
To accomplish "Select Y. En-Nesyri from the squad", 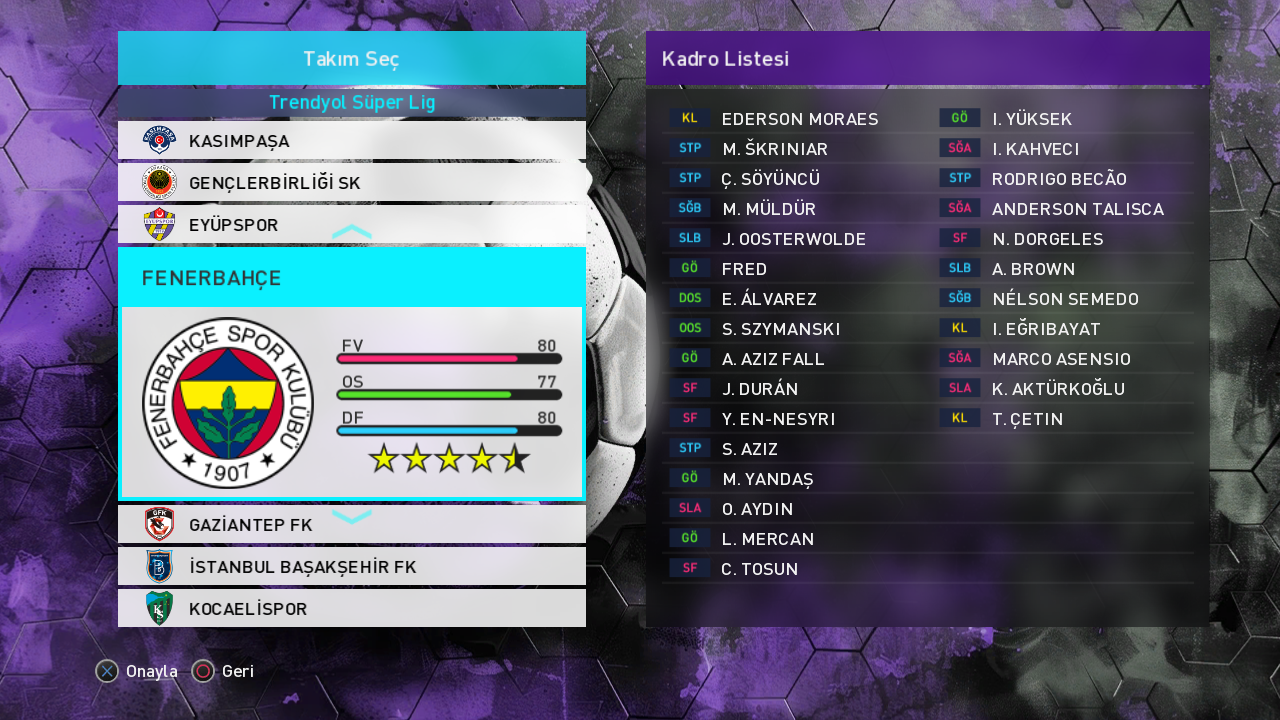I will [778, 419].
